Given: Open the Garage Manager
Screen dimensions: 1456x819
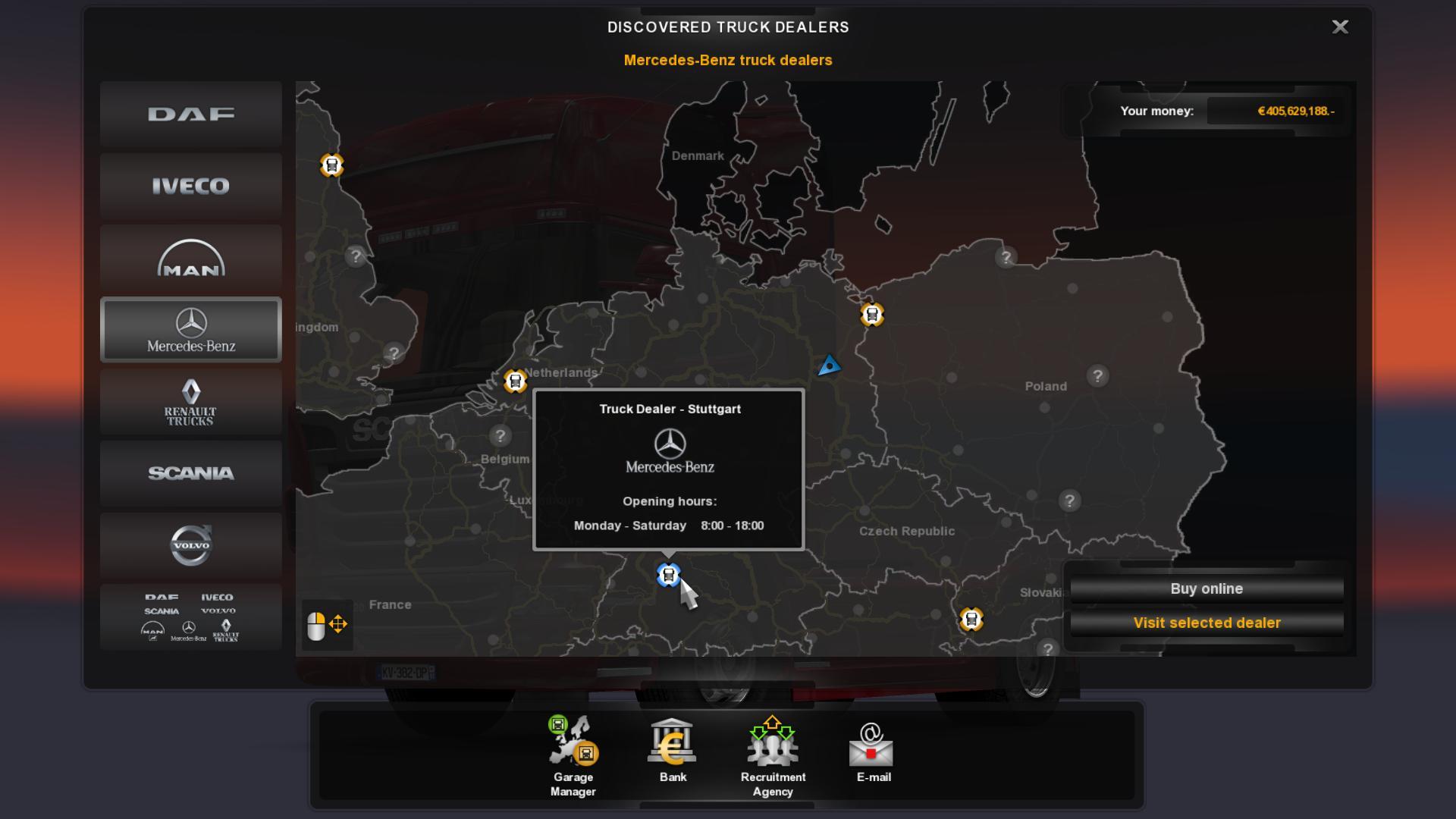Looking at the screenshot, I should [x=573, y=756].
